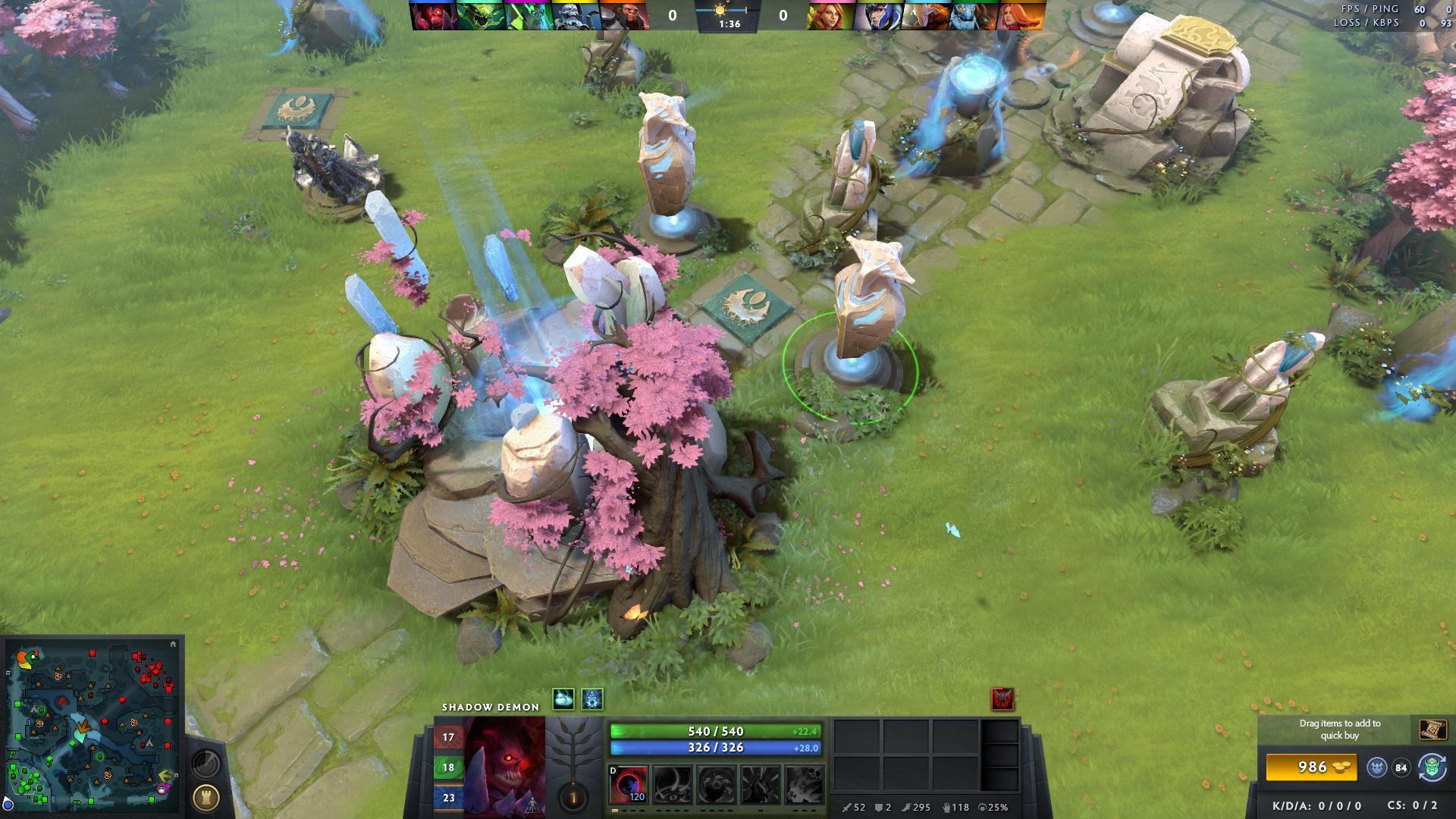
Task: Click the hero level circle to level up
Action: coord(571,797)
